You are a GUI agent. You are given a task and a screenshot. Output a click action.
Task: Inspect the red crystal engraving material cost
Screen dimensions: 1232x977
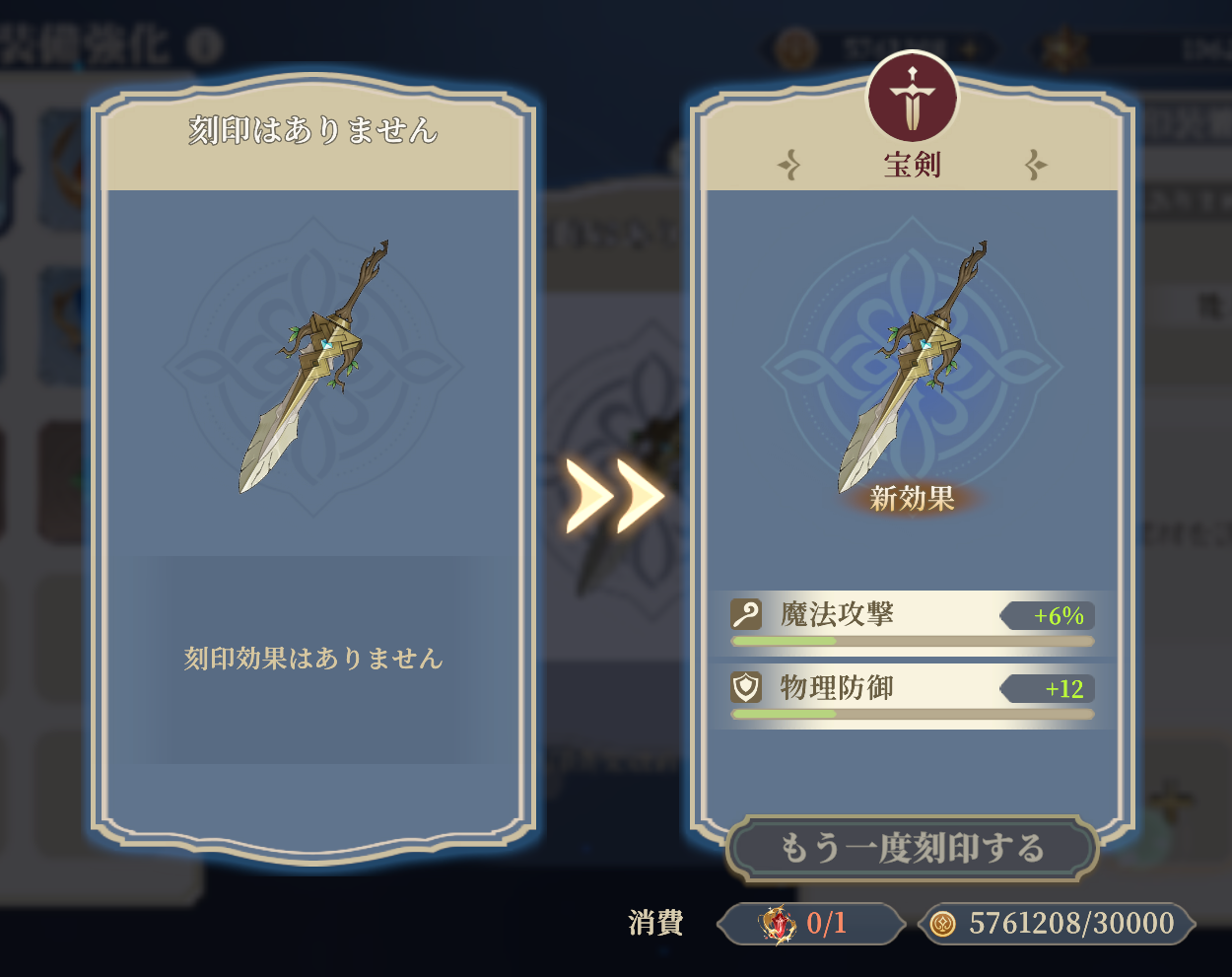pos(778,924)
